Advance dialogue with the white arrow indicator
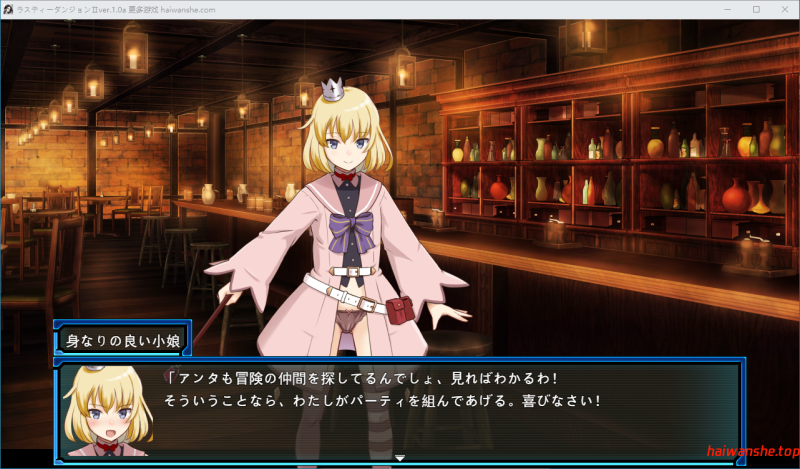 (400, 458)
